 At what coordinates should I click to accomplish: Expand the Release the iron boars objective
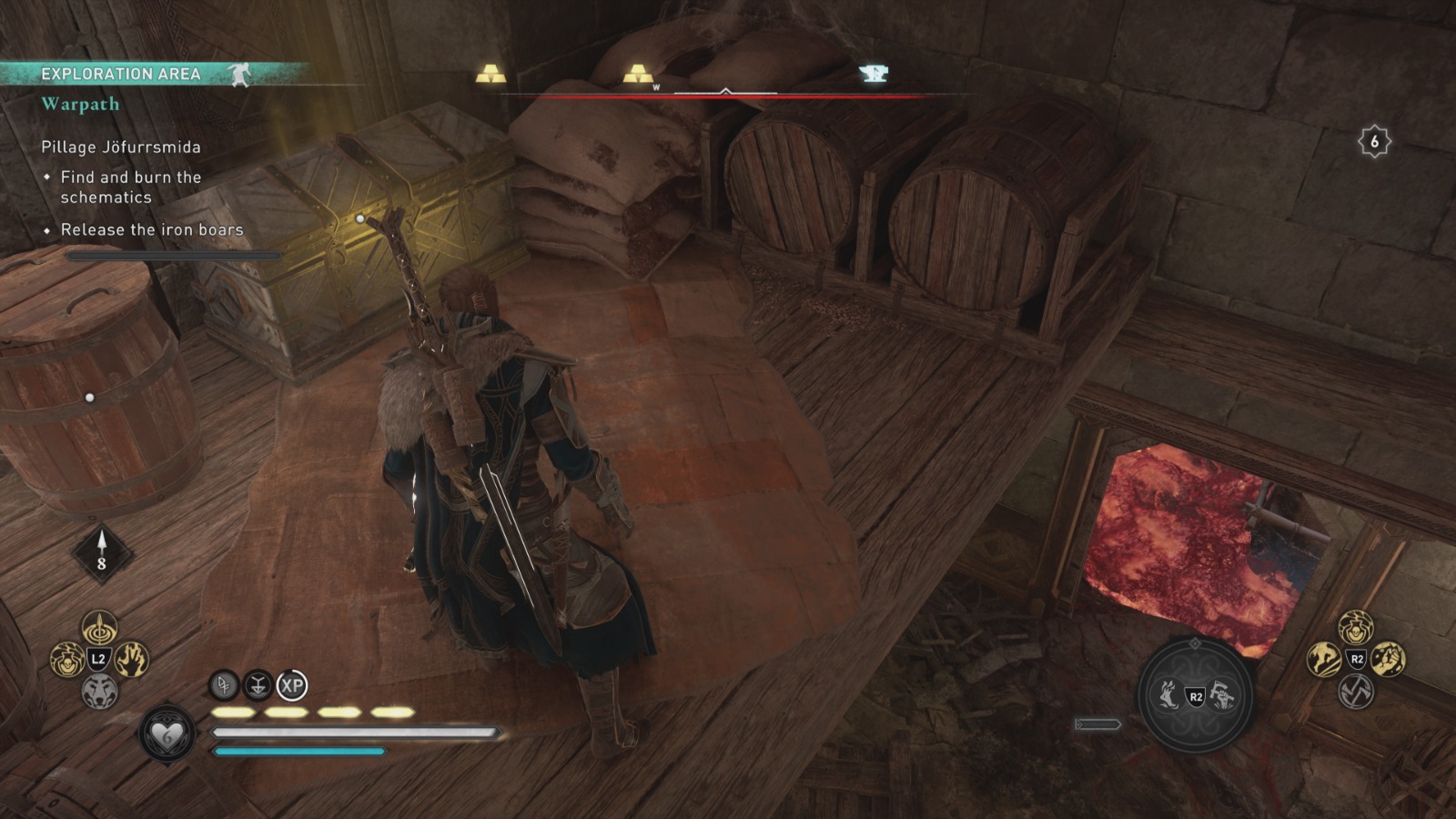(152, 229)
